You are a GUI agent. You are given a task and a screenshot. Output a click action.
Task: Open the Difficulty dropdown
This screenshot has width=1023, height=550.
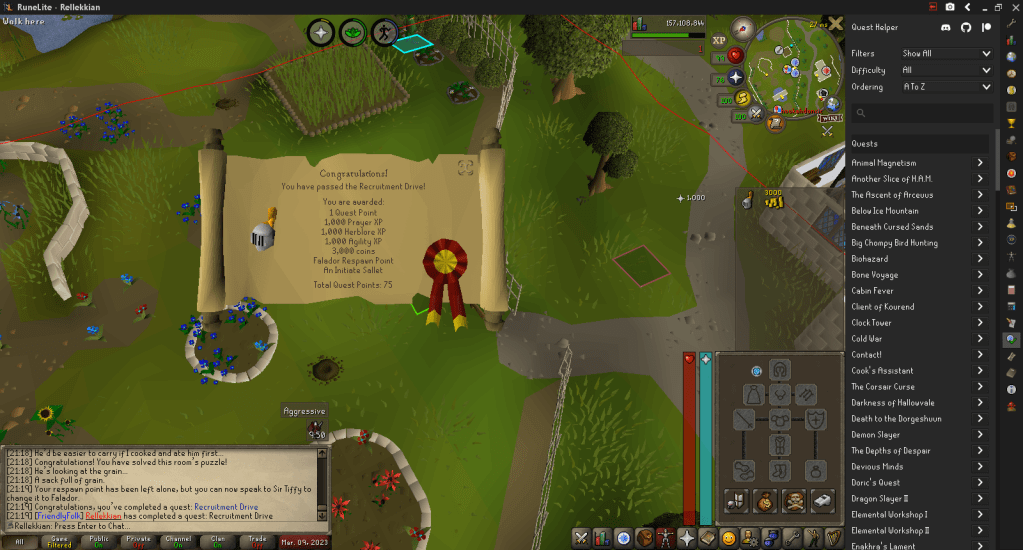point(946,70)
